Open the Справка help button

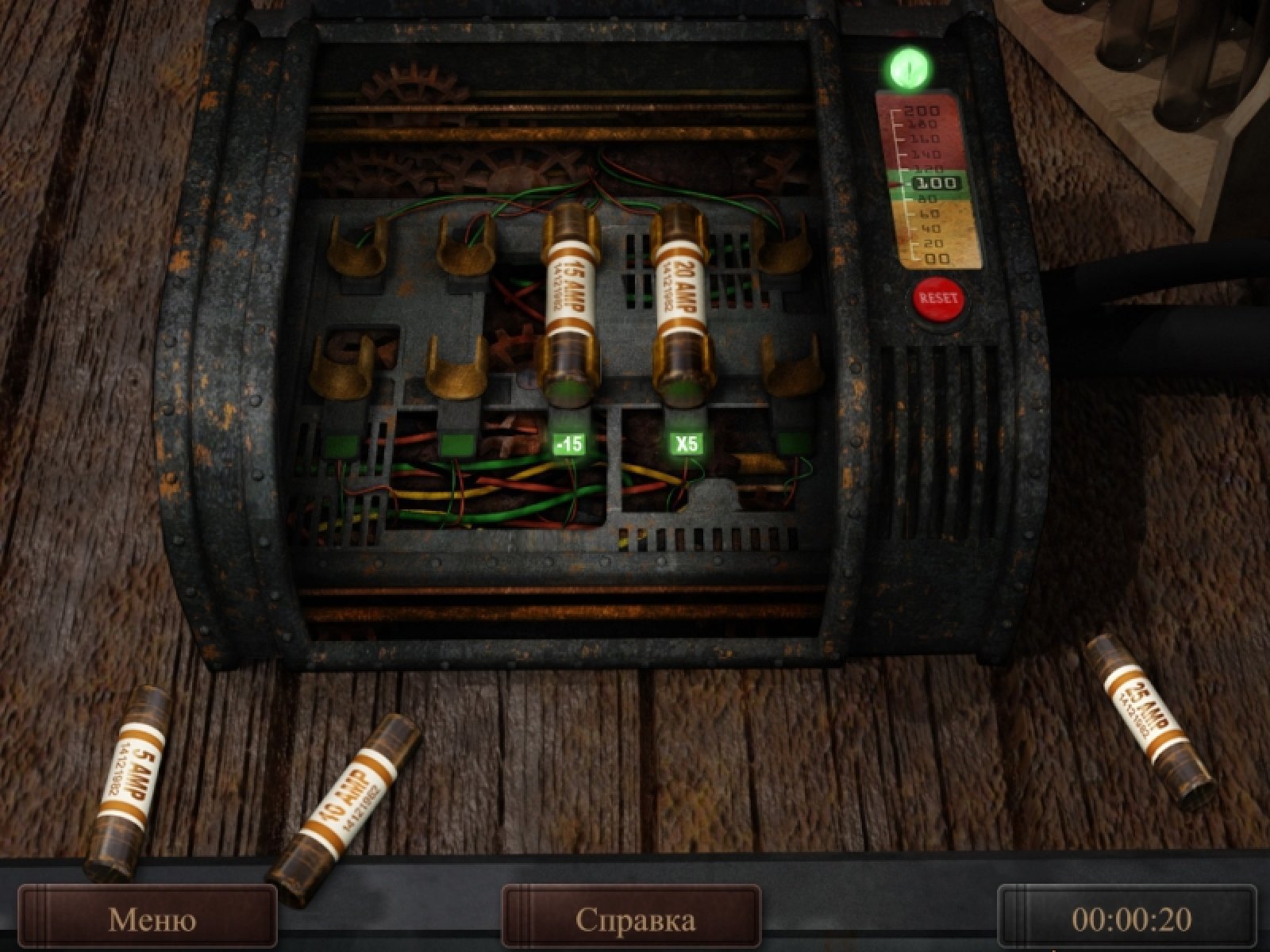pos(633,919)
